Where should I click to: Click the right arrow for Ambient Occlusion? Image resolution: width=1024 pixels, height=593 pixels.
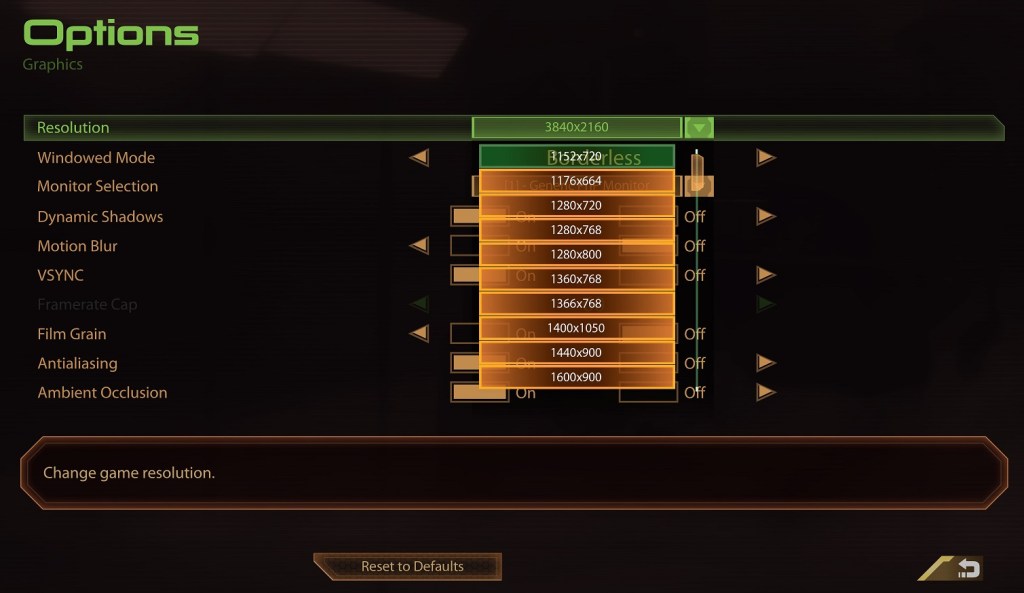766,393
